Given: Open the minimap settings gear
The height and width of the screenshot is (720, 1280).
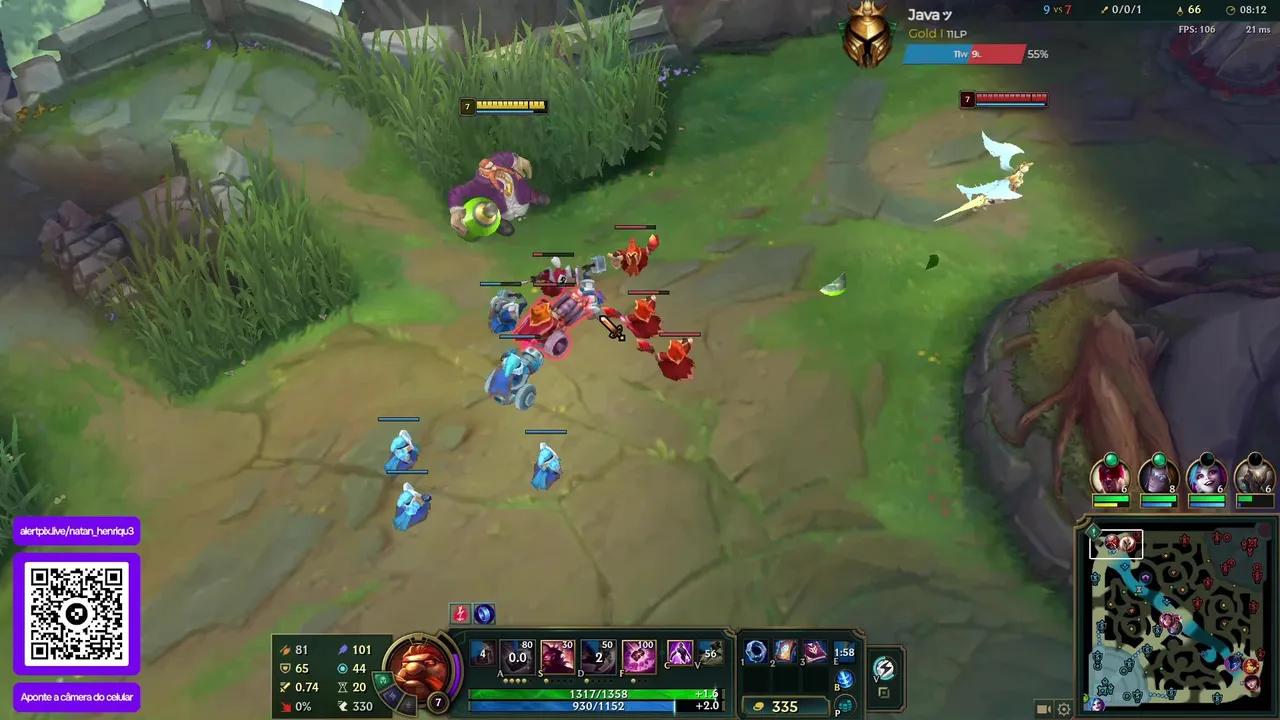Looking at the screenshot, I should (1063, 707).
